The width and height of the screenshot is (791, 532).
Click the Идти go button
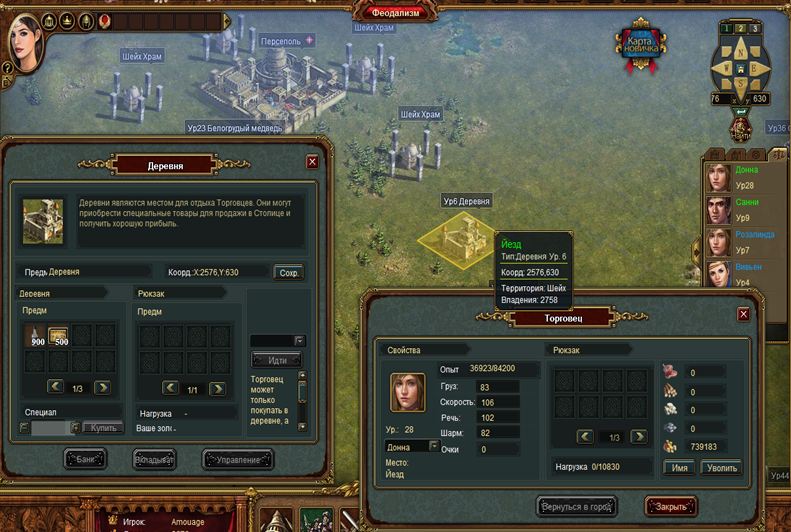(277, 360)
